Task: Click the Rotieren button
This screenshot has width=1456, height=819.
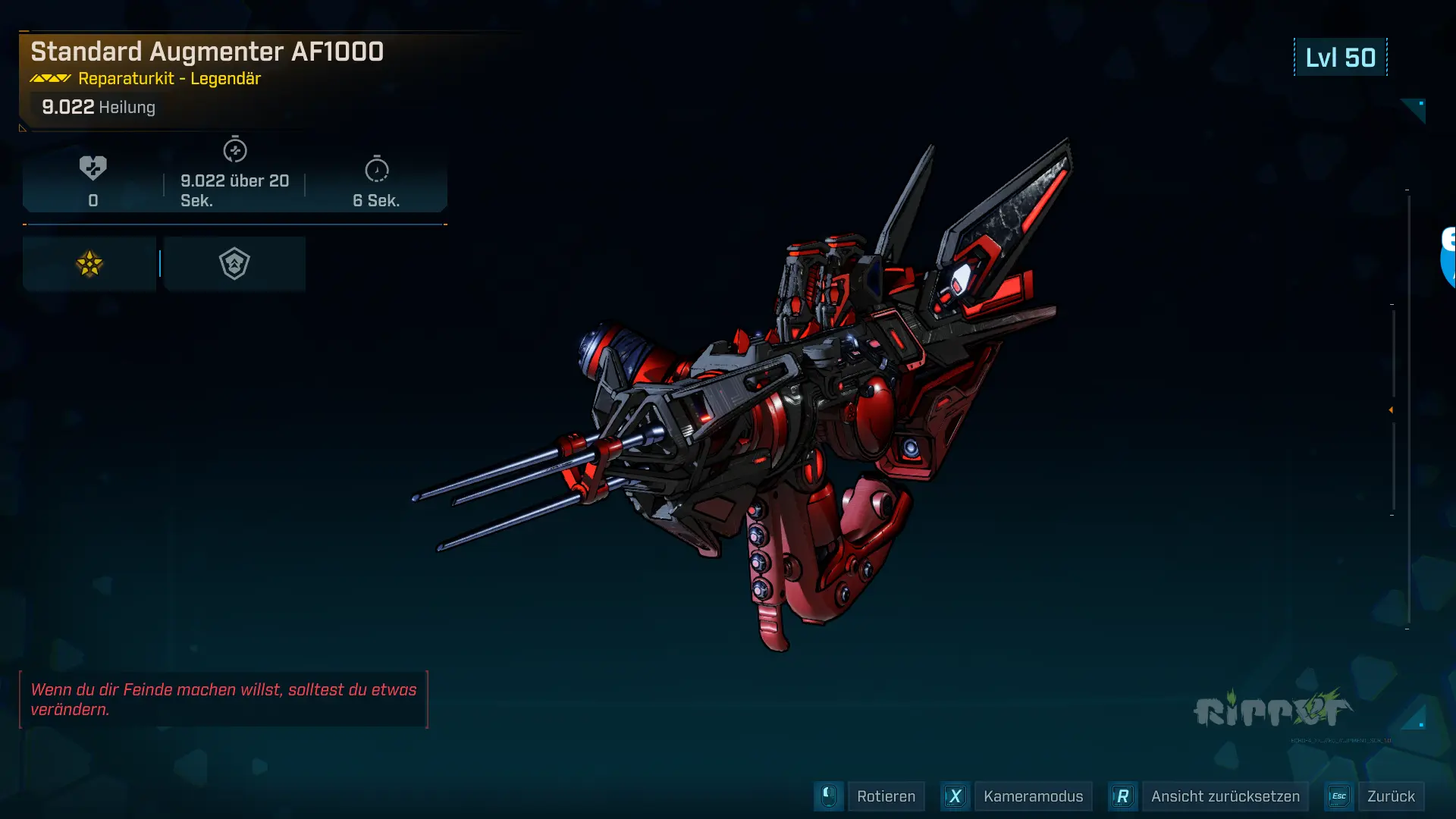Action: pyautogui.click(x=885, y=796)
